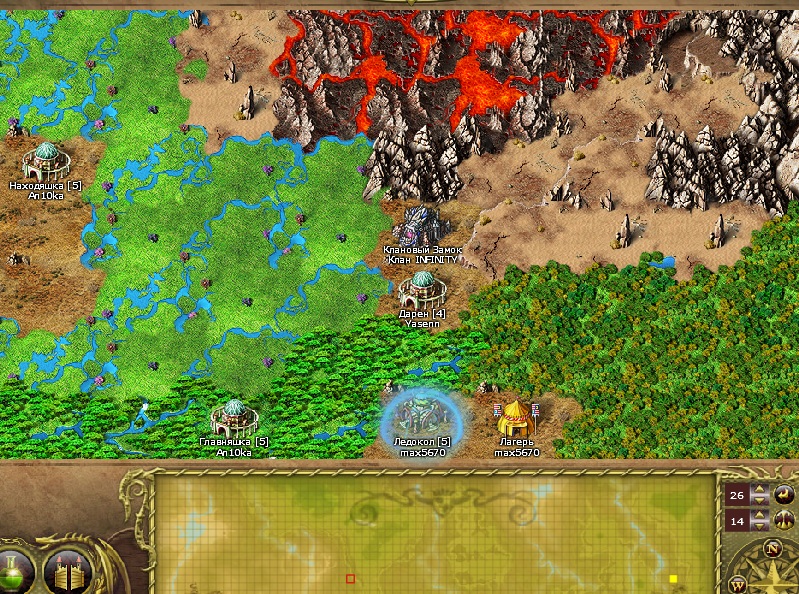The width and height of the screenshot is (799, 594).
Task: Select the yellow square marker on minimap
Action: pos(673,579)
